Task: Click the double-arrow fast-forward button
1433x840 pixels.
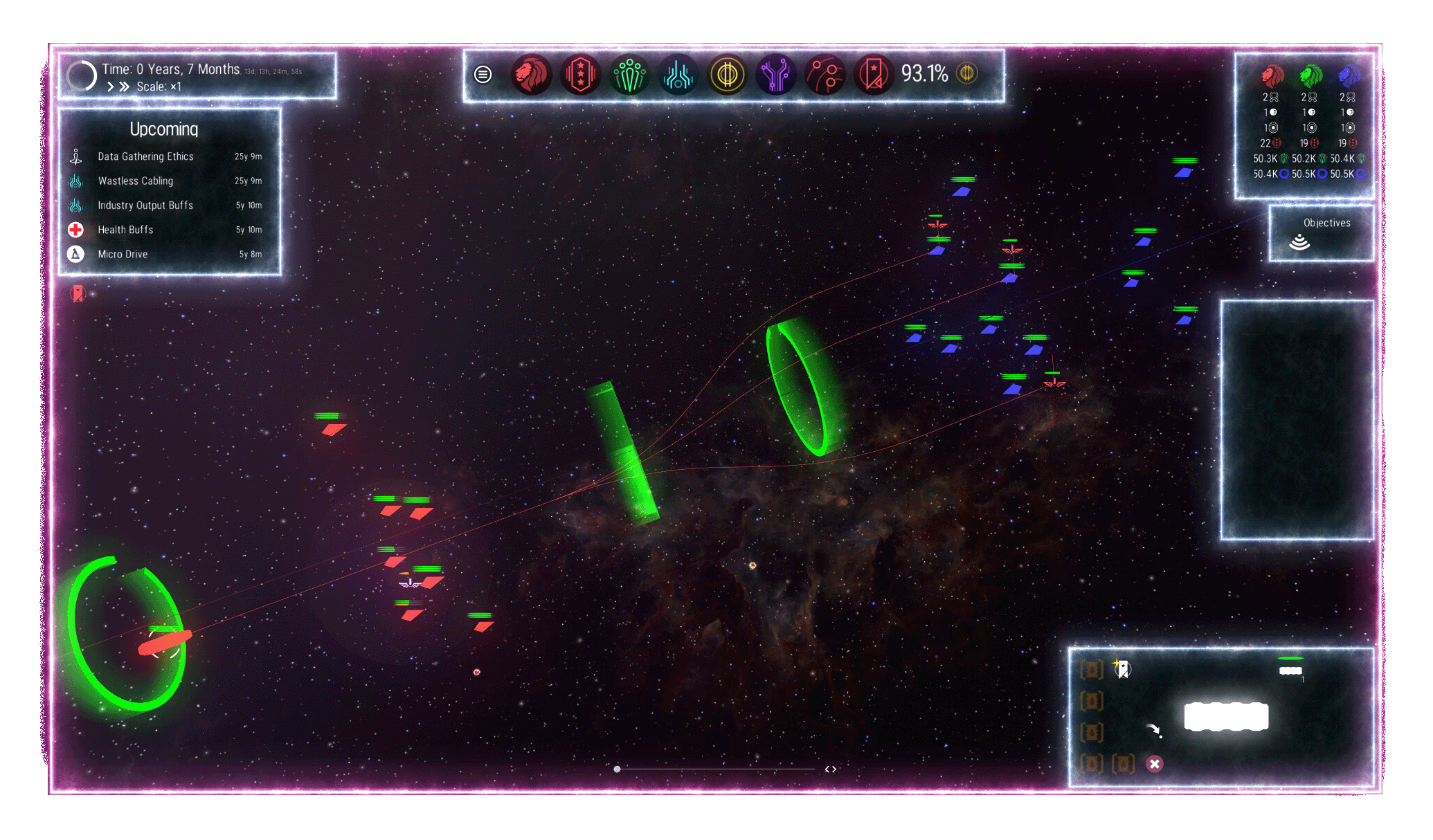Action: pos(125,87)
